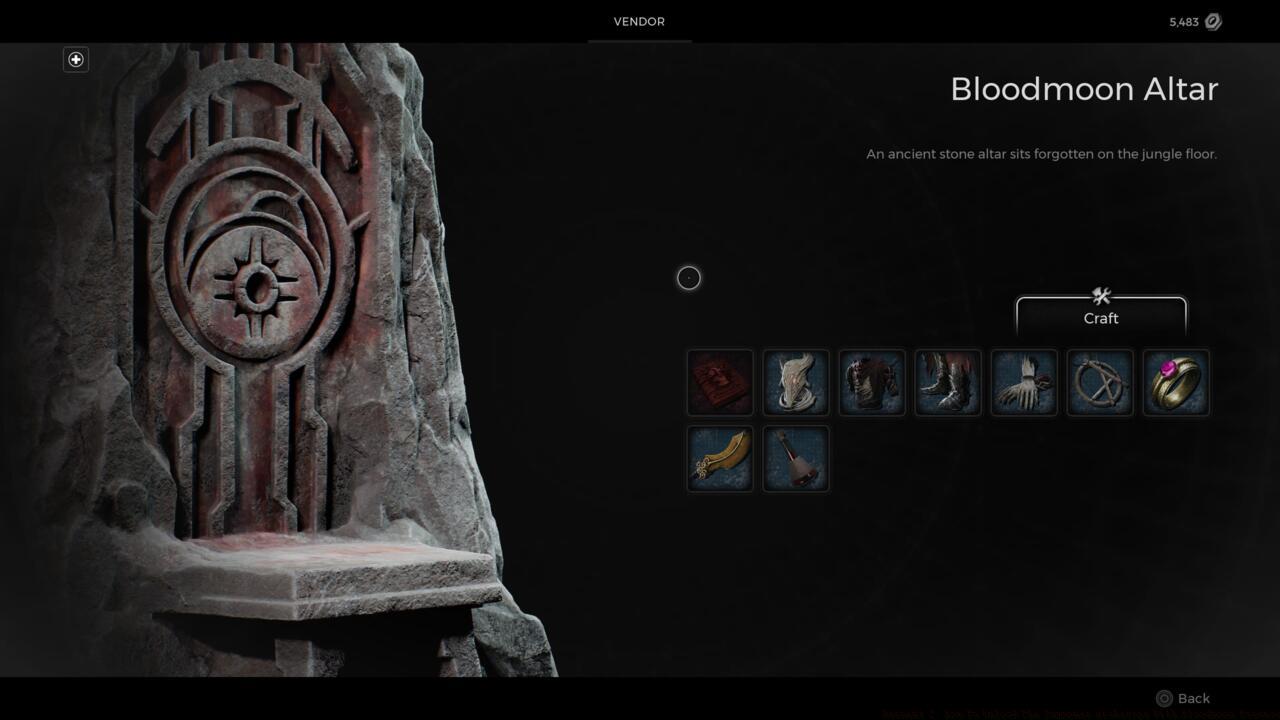Click the plus marker in the top-left
The height and width of the screenshot is (720, 1280).
pyautogui.click(x=75, y=59)
